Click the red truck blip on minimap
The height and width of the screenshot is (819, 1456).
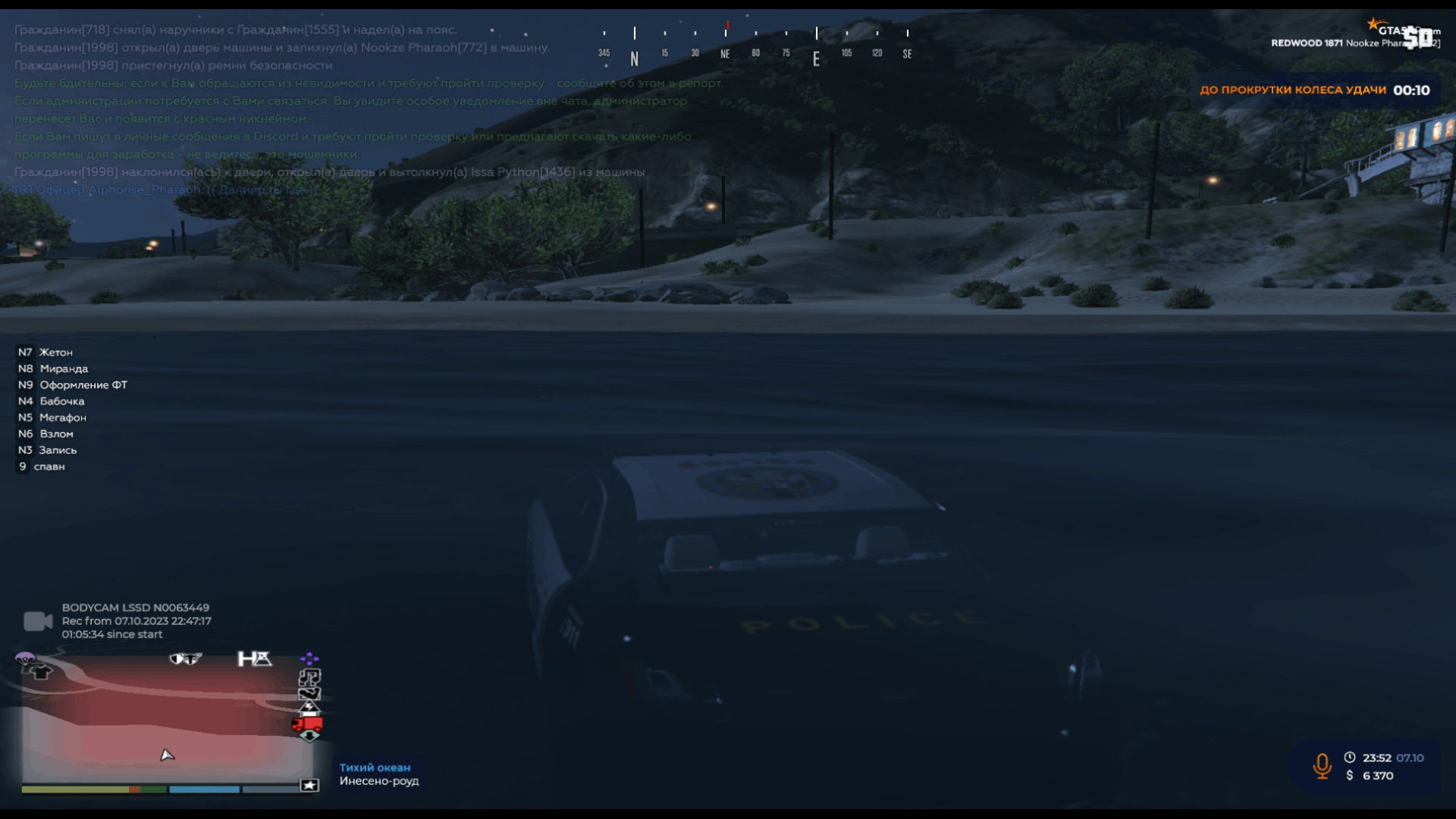(307, 725)
